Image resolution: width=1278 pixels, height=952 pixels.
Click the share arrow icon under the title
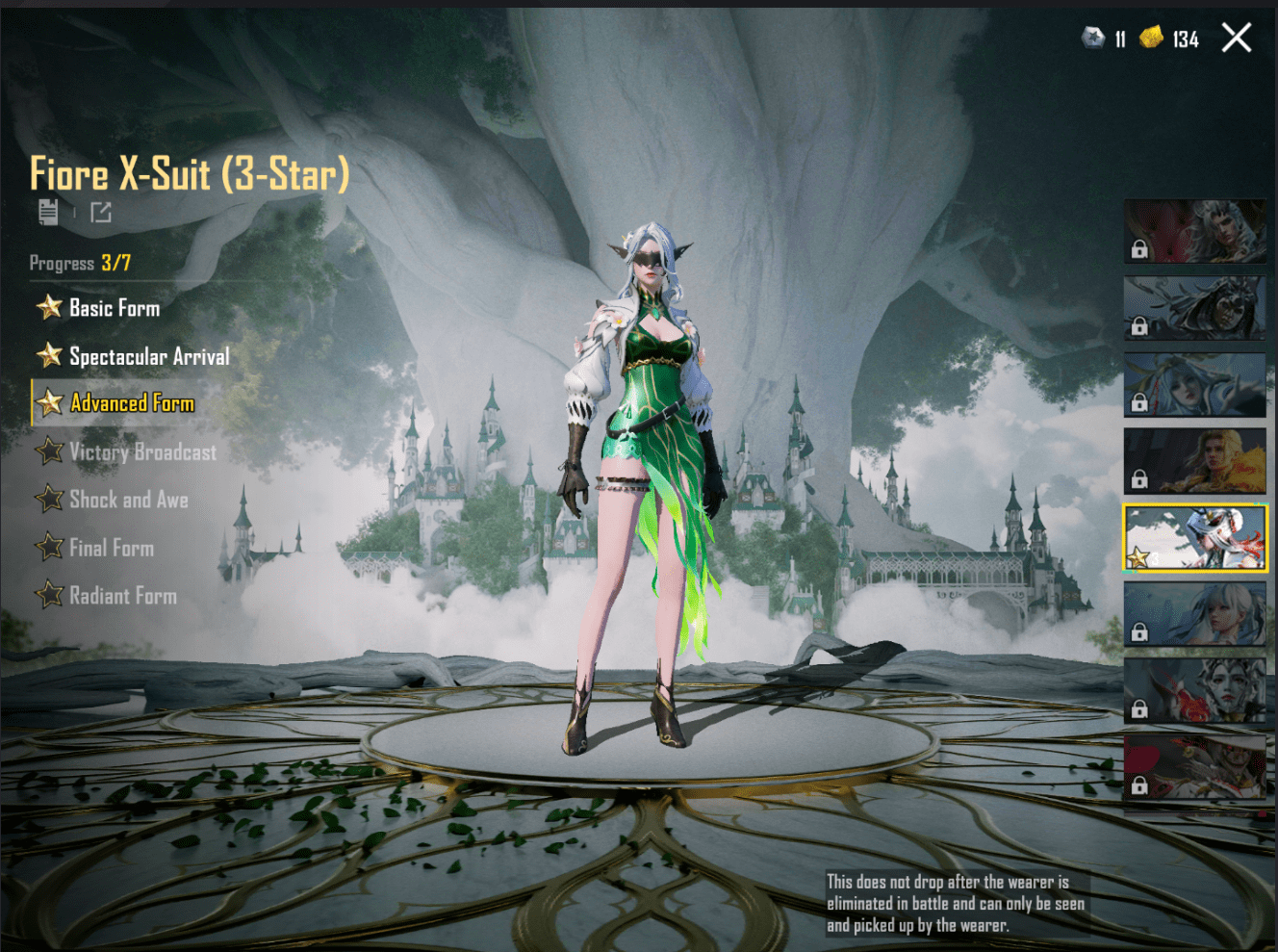tap(101, 212)
